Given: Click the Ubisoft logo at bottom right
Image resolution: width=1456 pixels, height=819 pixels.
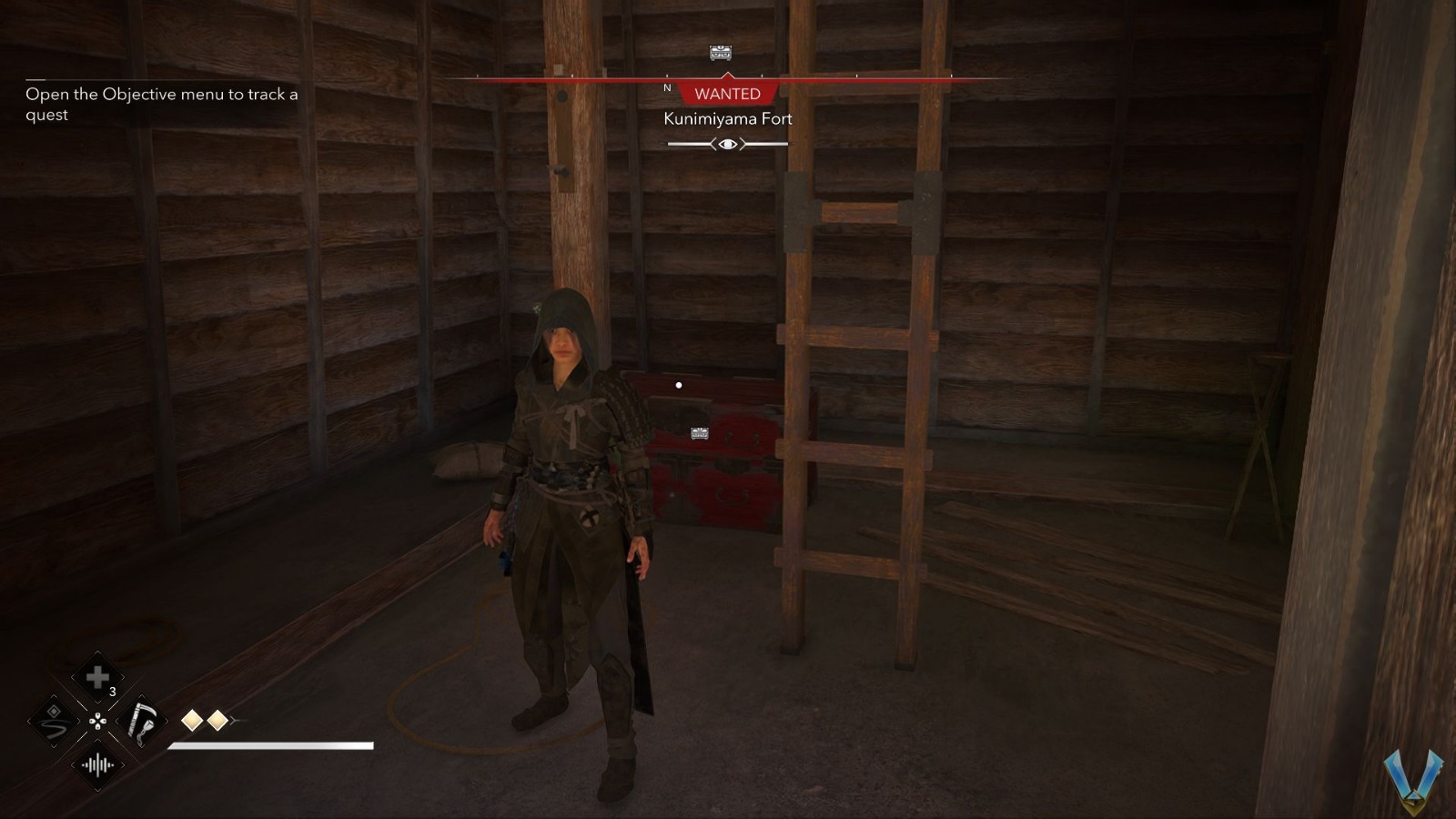Looking at the screenshot, I should (x=1415, y=783).
